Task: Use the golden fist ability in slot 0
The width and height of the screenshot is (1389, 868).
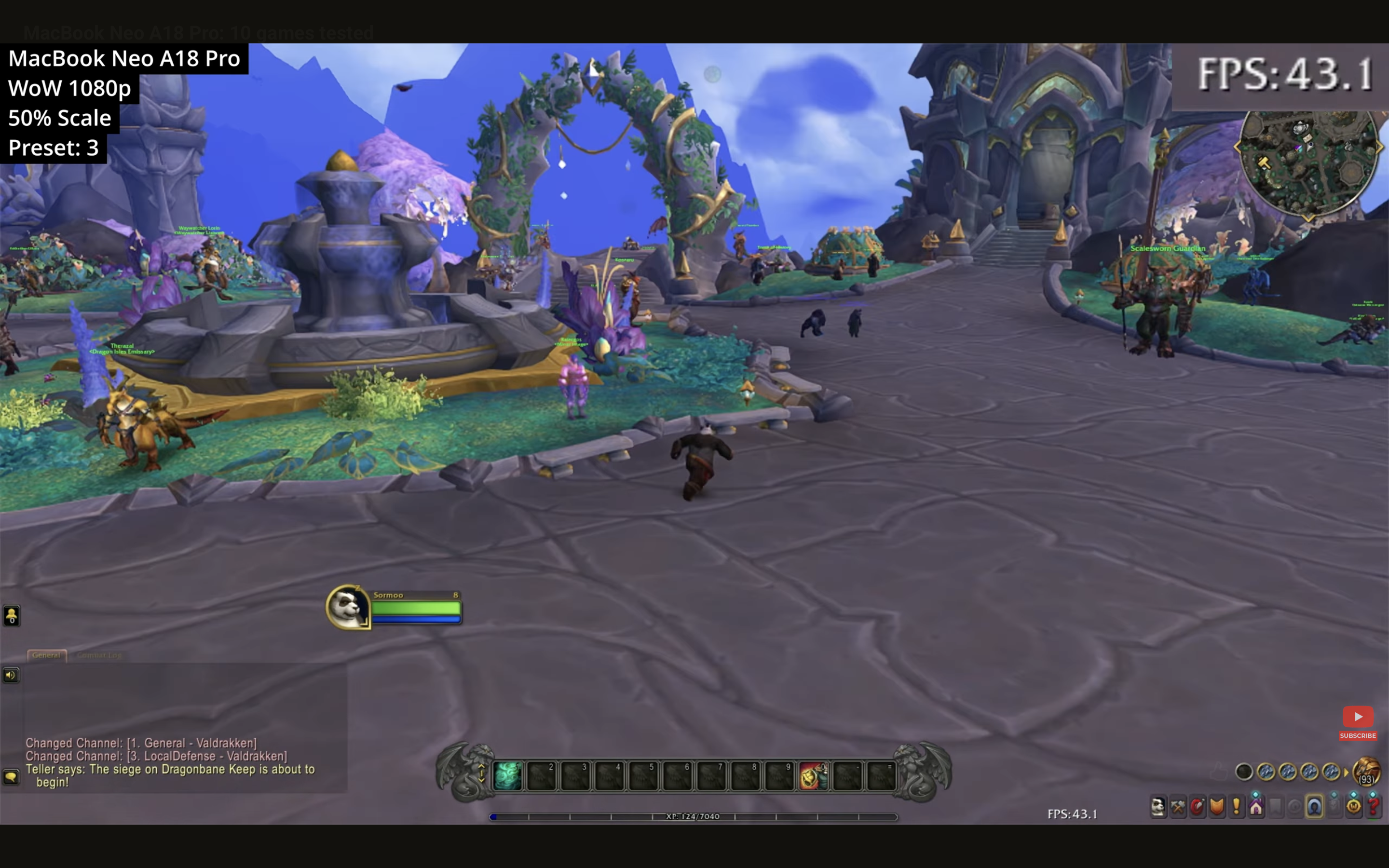Action: [813, 775]
